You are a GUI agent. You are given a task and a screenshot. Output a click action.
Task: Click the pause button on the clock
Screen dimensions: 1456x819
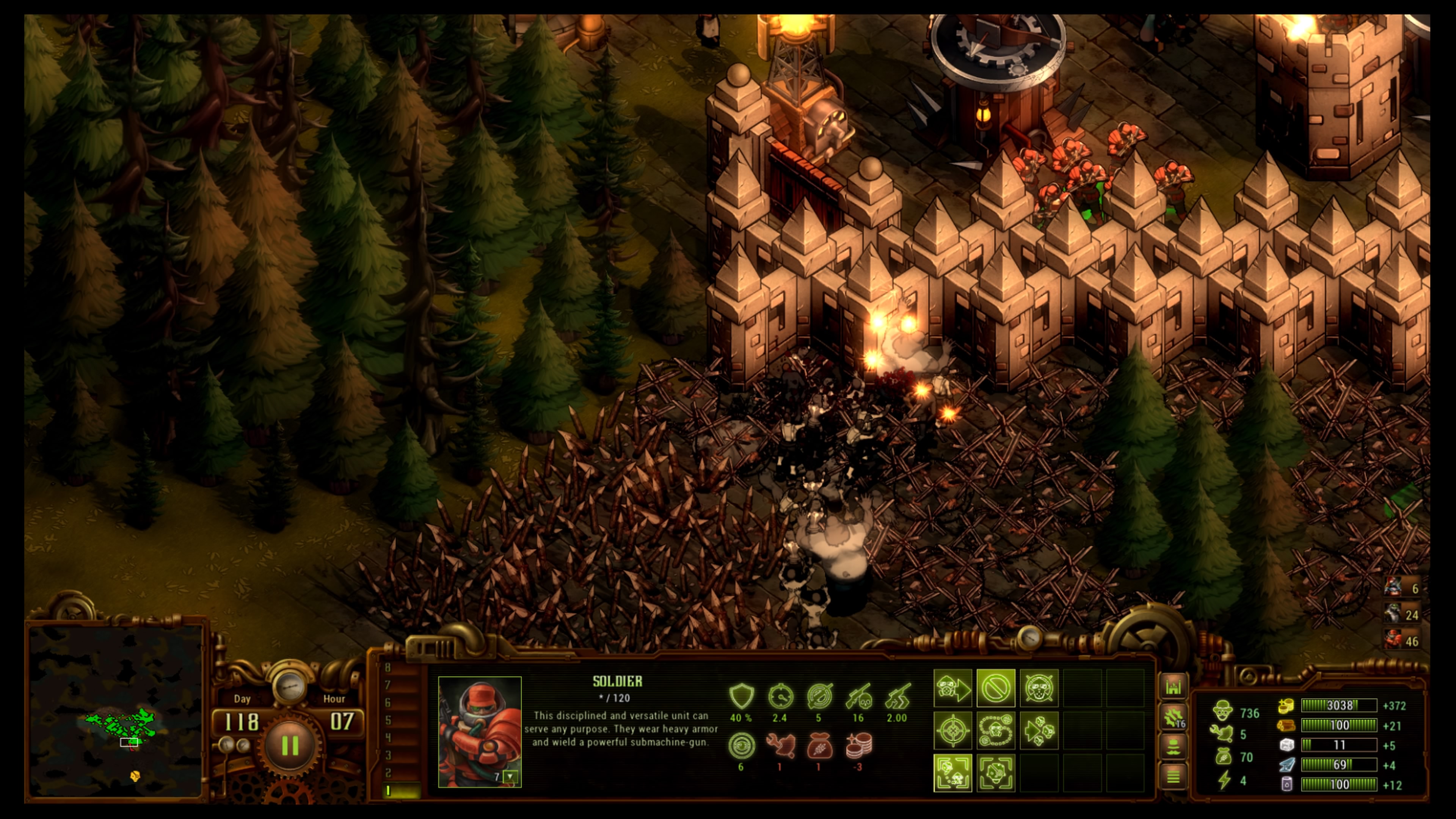tap(289, 745)
